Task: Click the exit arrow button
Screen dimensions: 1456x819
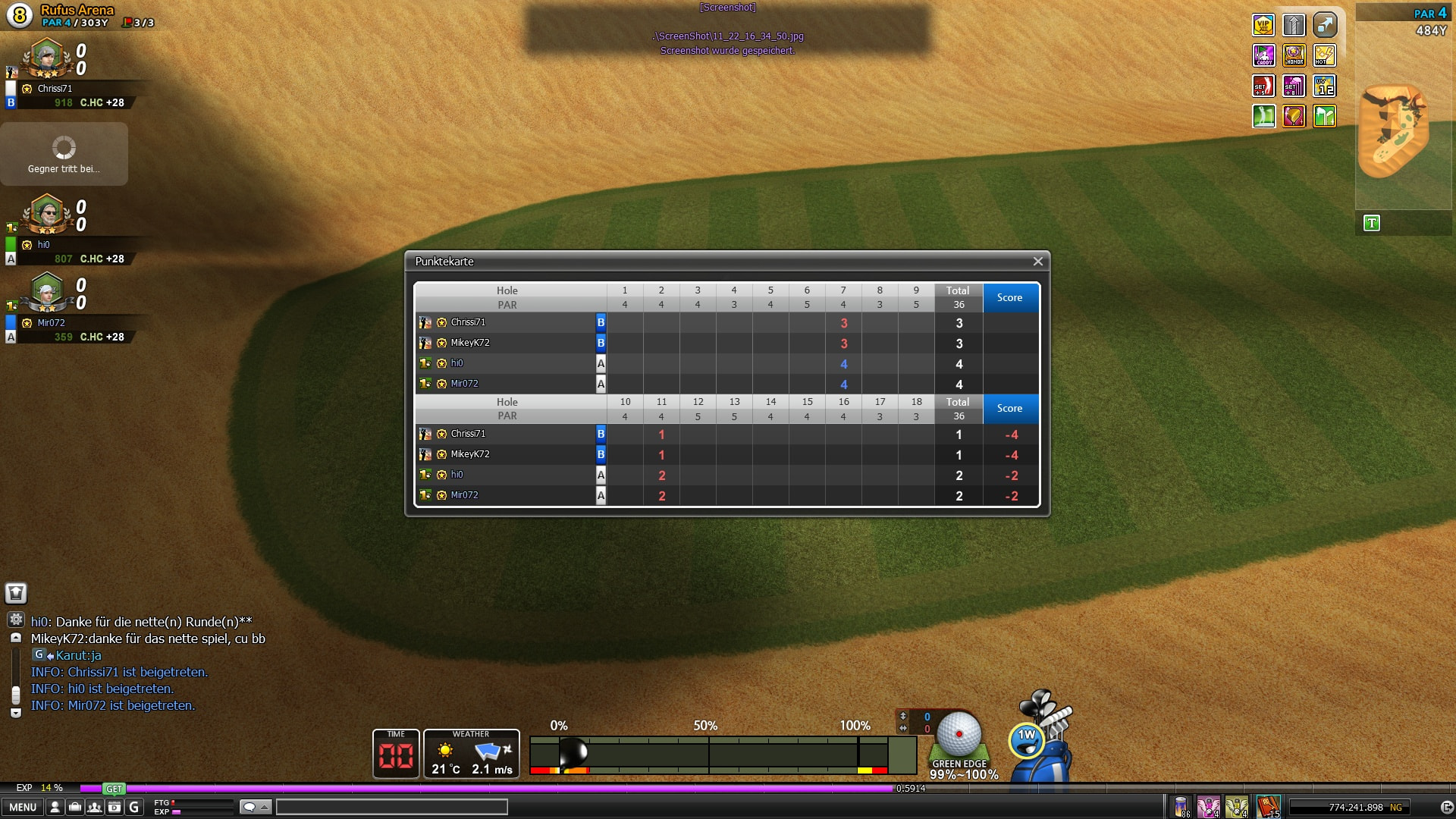Action: pos(1446,808)
